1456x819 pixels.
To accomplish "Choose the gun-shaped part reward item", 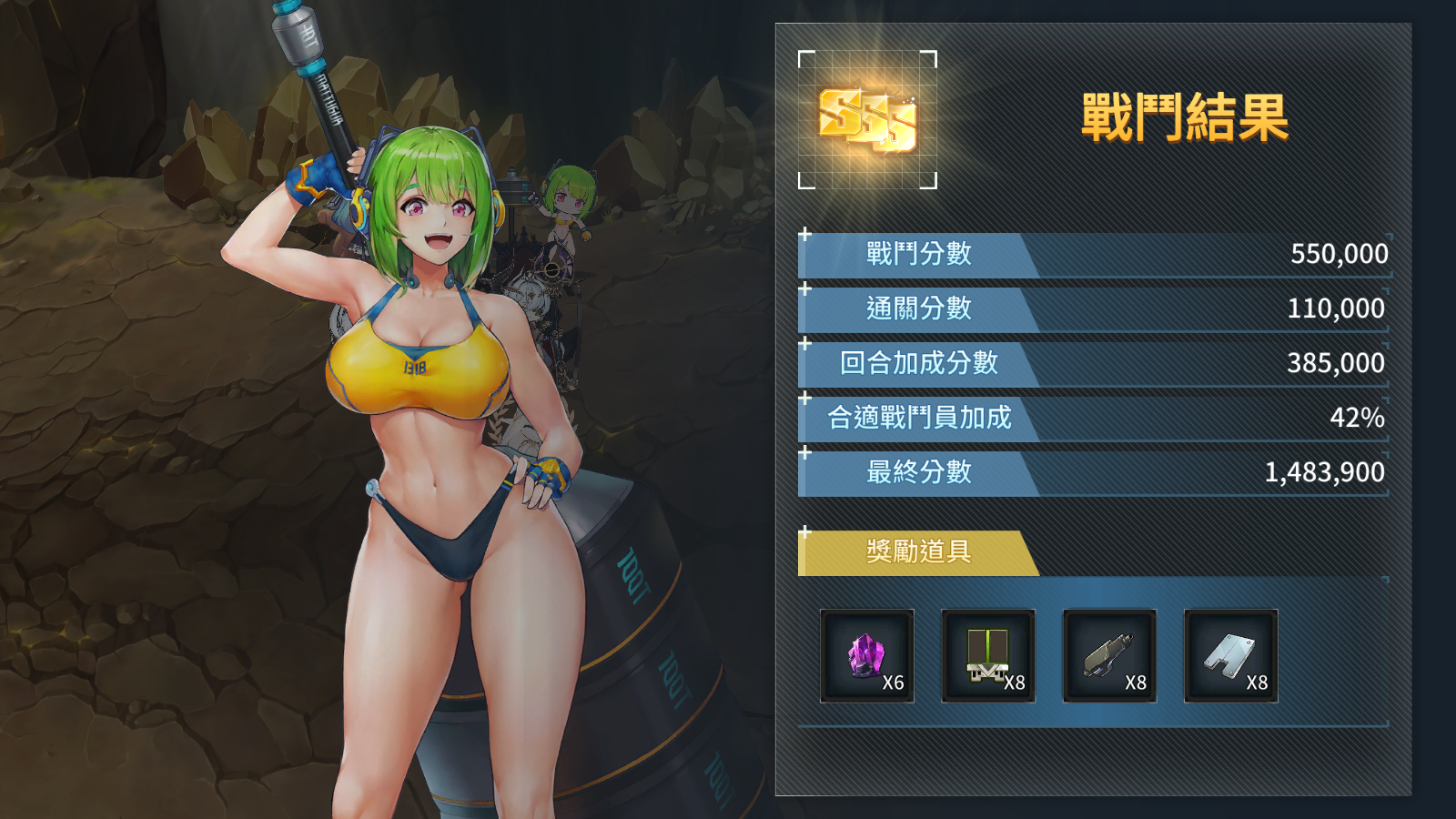I will pyautogui.click(x=1109, y=655).
